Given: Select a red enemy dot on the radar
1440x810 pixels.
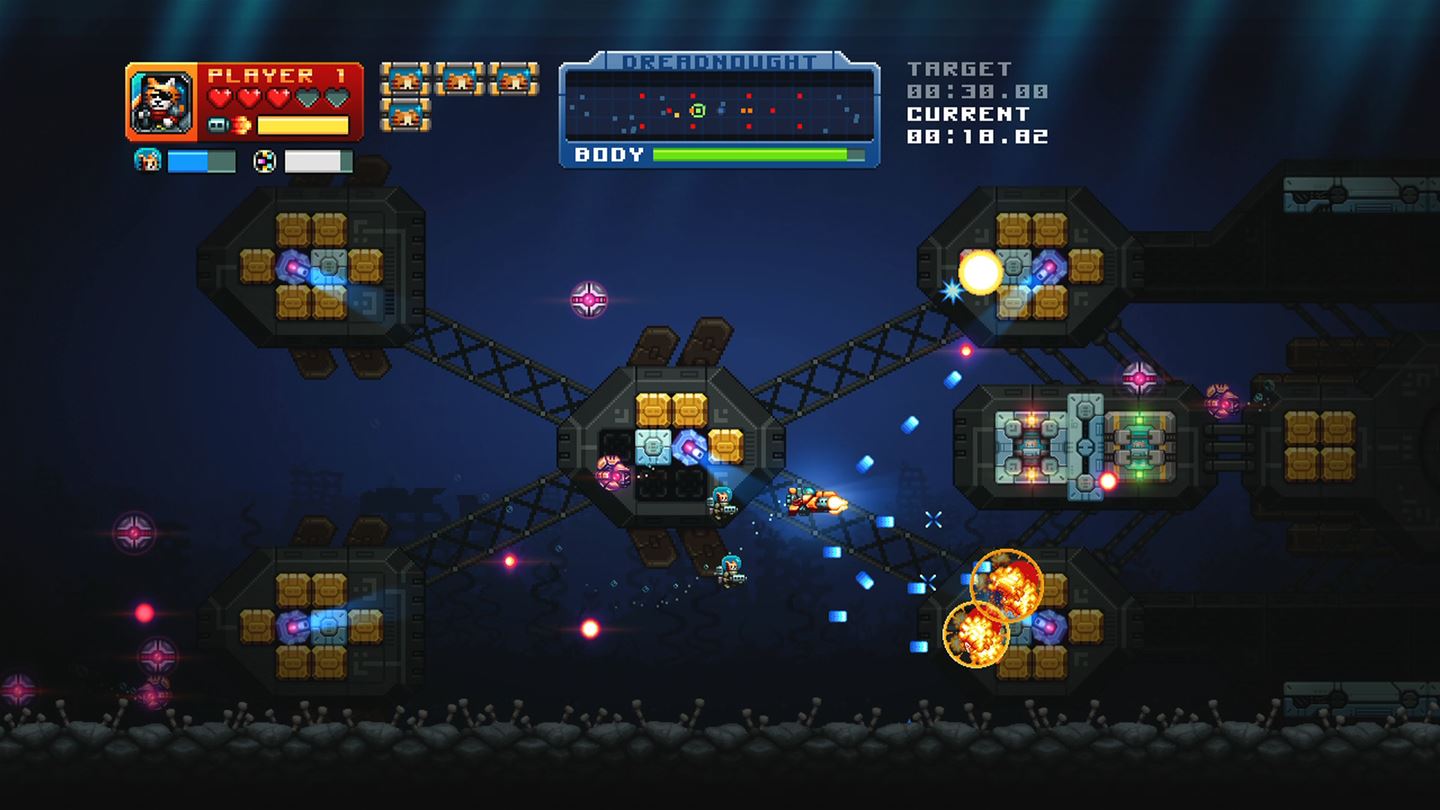Looking at the screenshot, I should click(693, 95).
